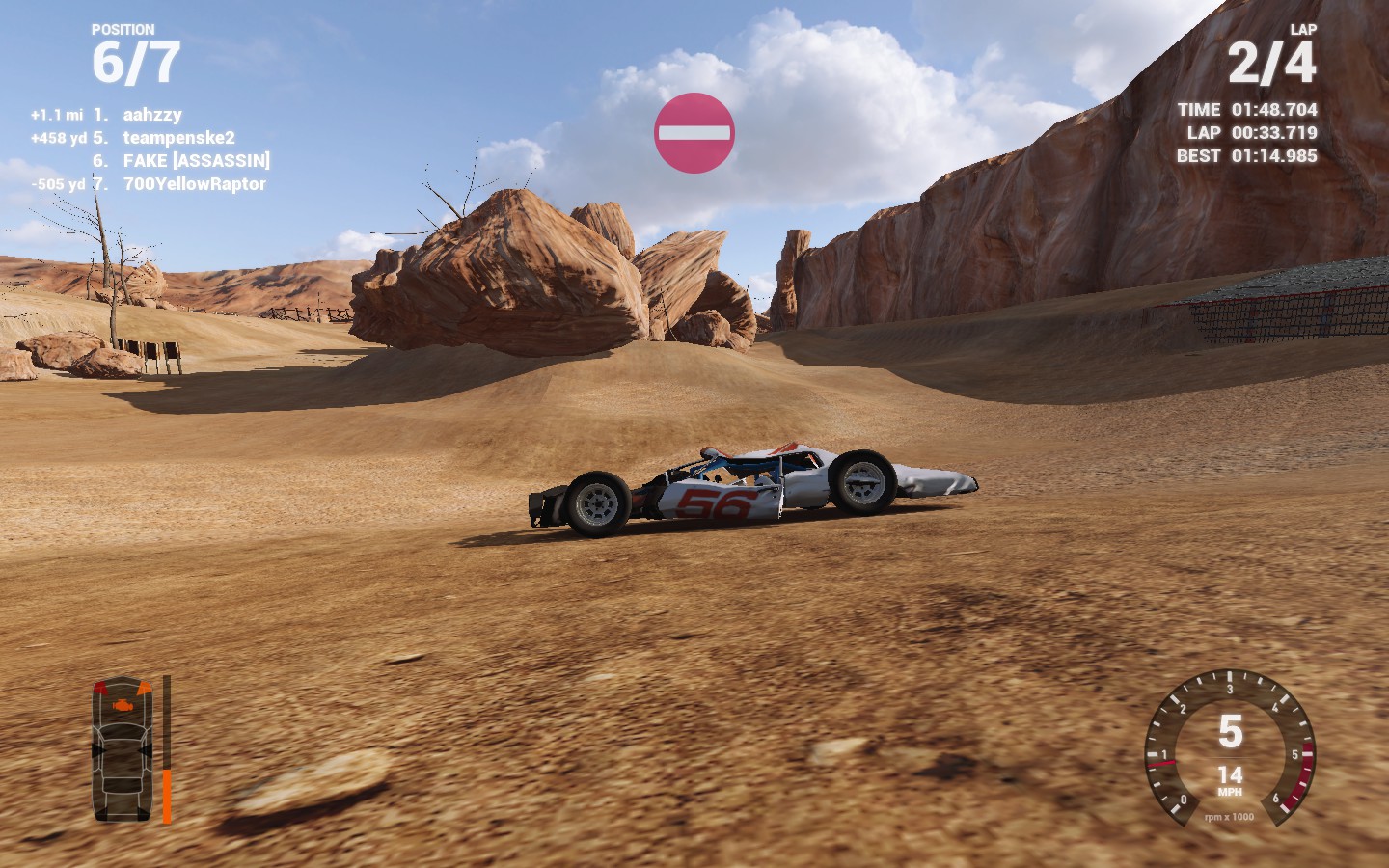1389x868 pixels.
Task: Click the 700YellowRaptor player name
Action: [x=193, y=185]
